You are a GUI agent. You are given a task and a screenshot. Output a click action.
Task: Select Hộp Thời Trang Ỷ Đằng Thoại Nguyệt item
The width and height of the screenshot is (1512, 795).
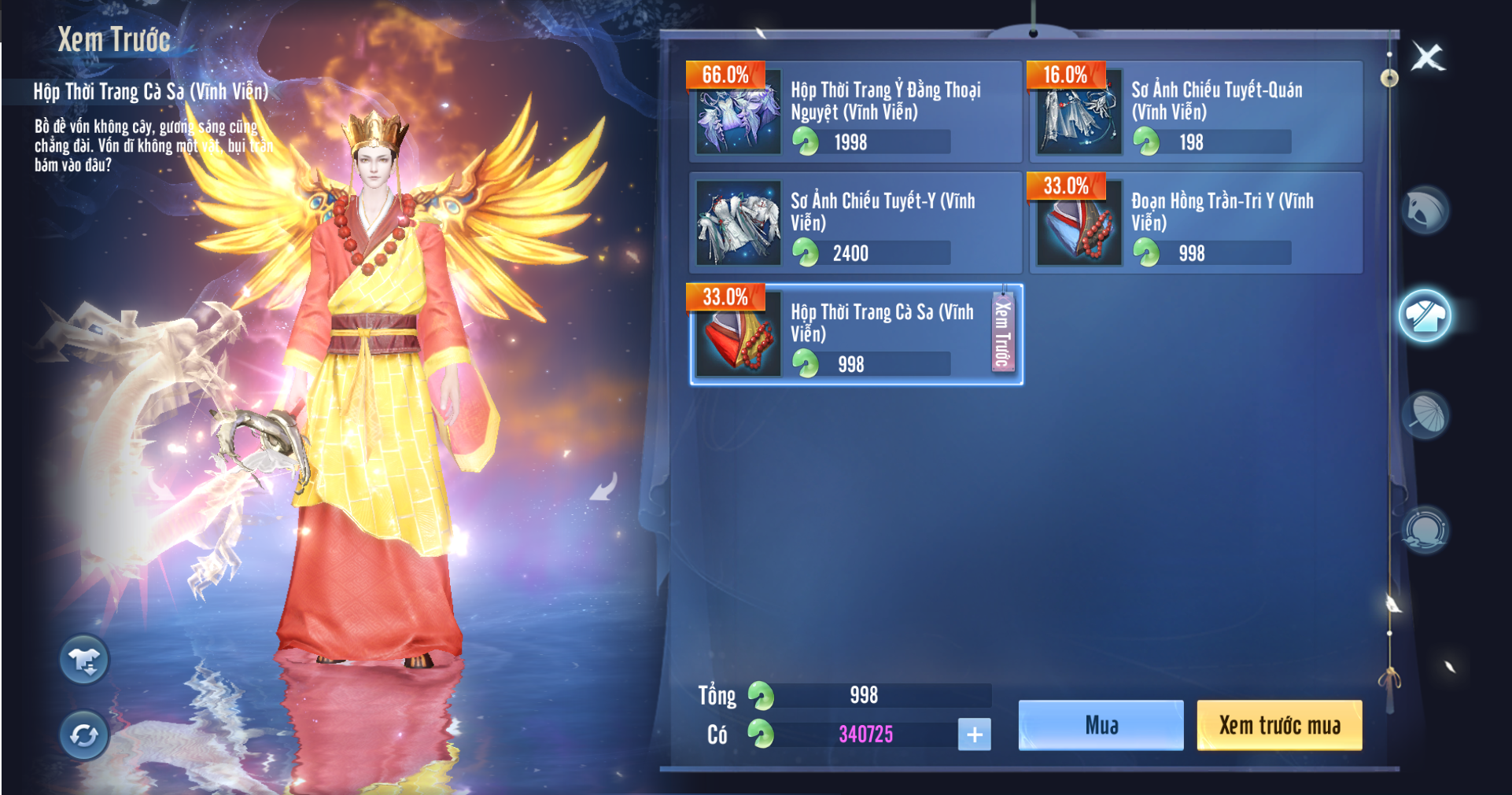pos(855,112)
